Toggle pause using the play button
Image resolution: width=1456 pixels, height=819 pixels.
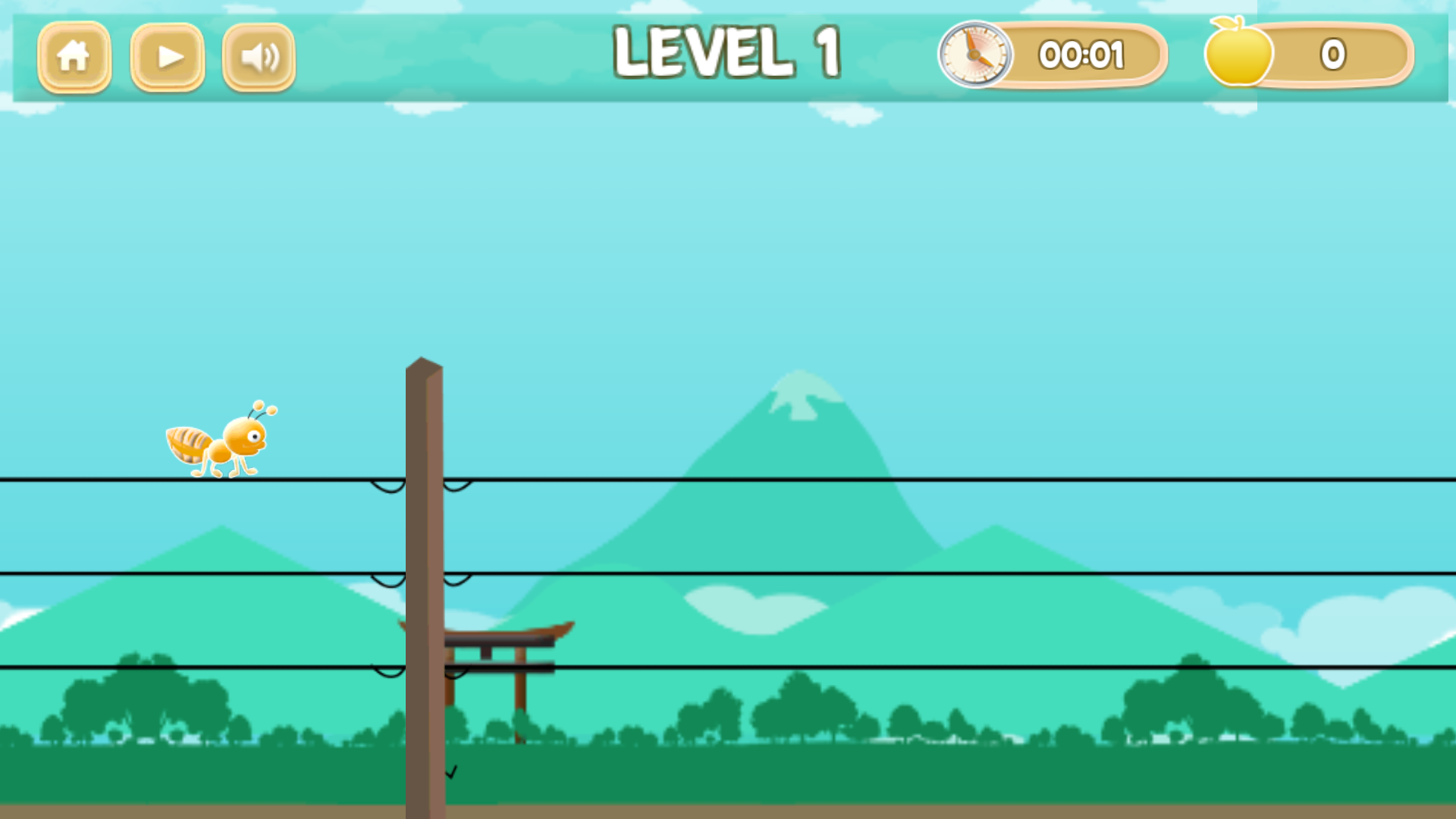click(167, 55)
